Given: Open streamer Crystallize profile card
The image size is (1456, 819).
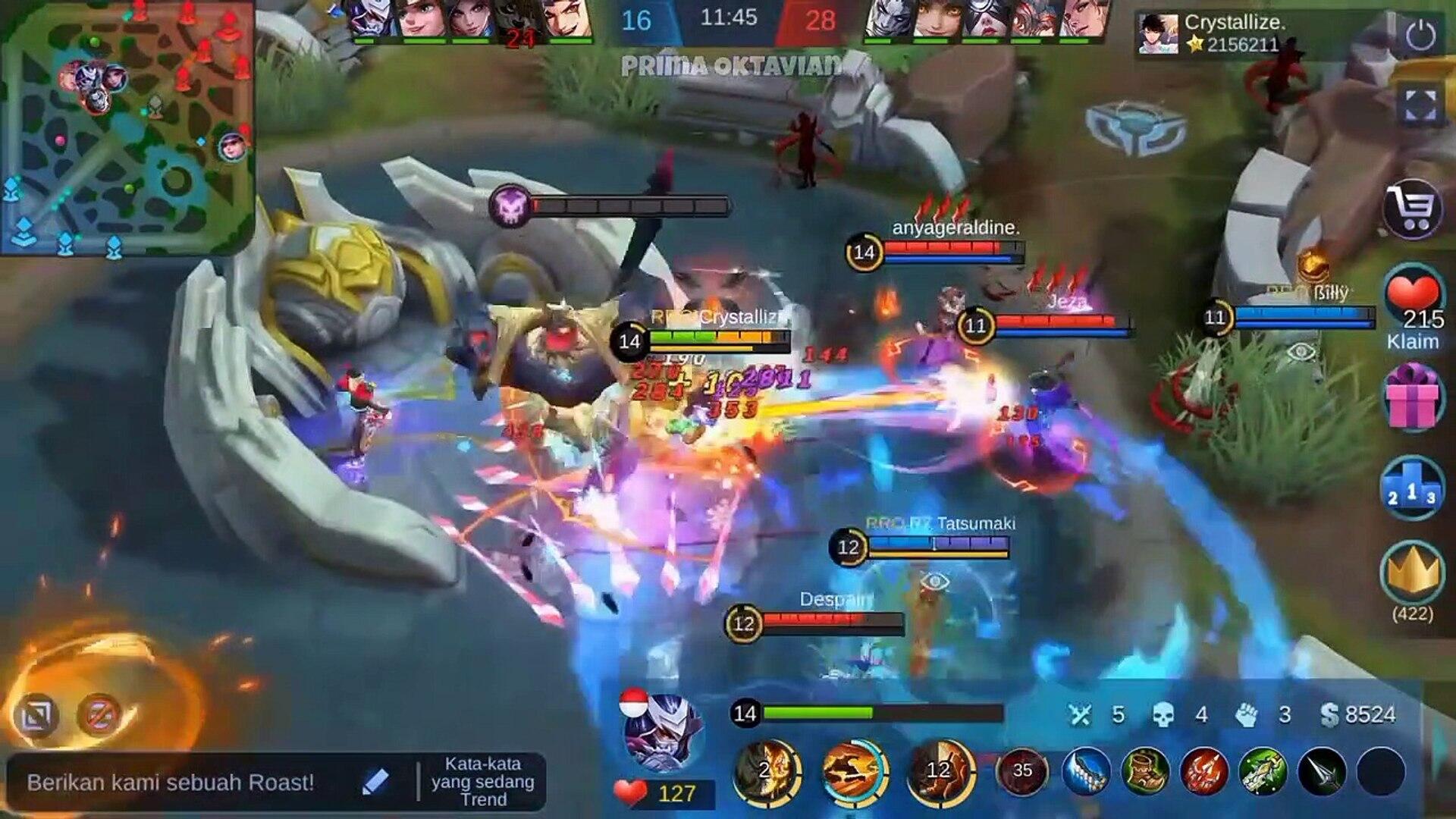Looking at the screenshot, I should (1157, 34).
